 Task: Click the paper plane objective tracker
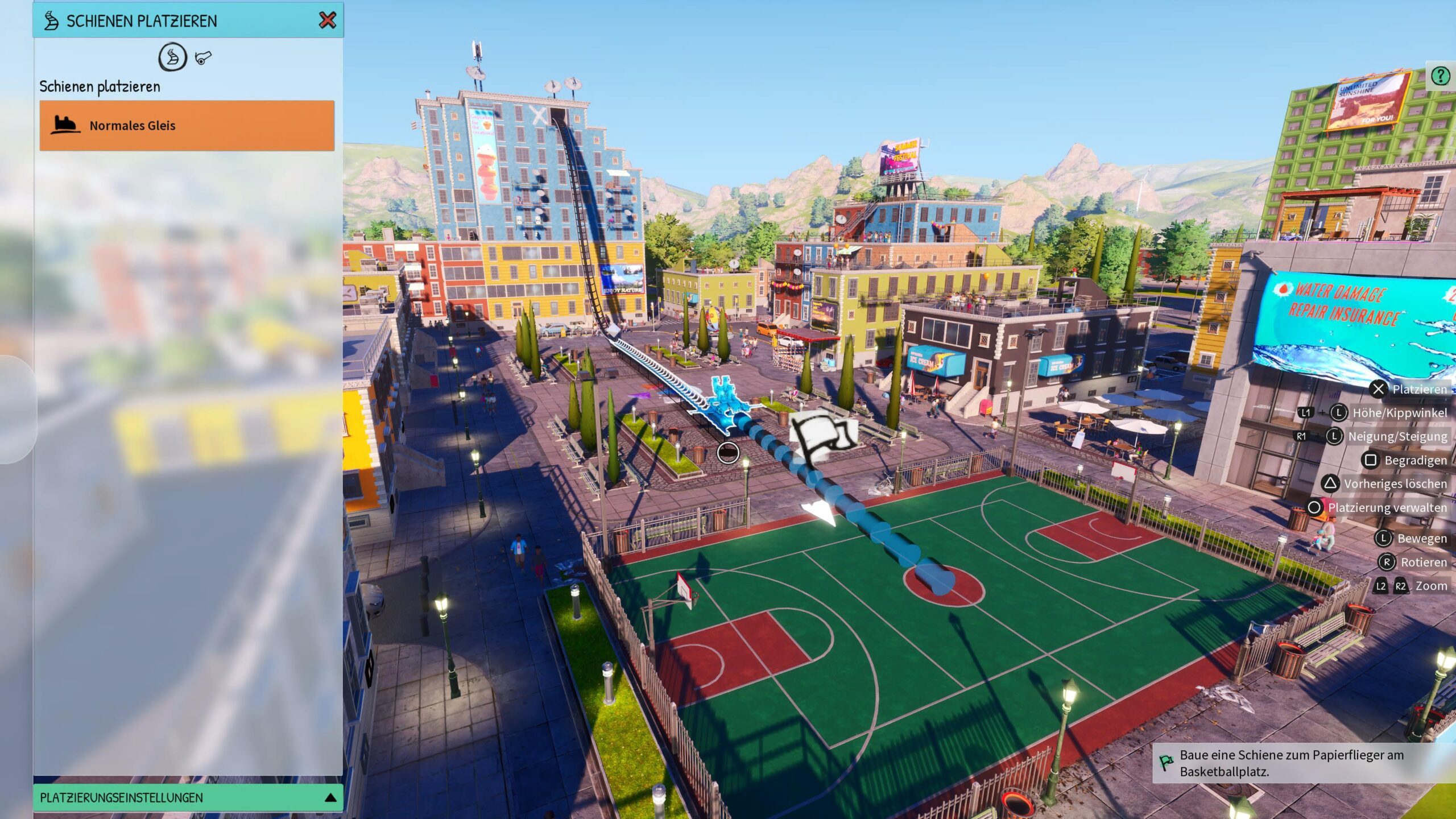1291,763
